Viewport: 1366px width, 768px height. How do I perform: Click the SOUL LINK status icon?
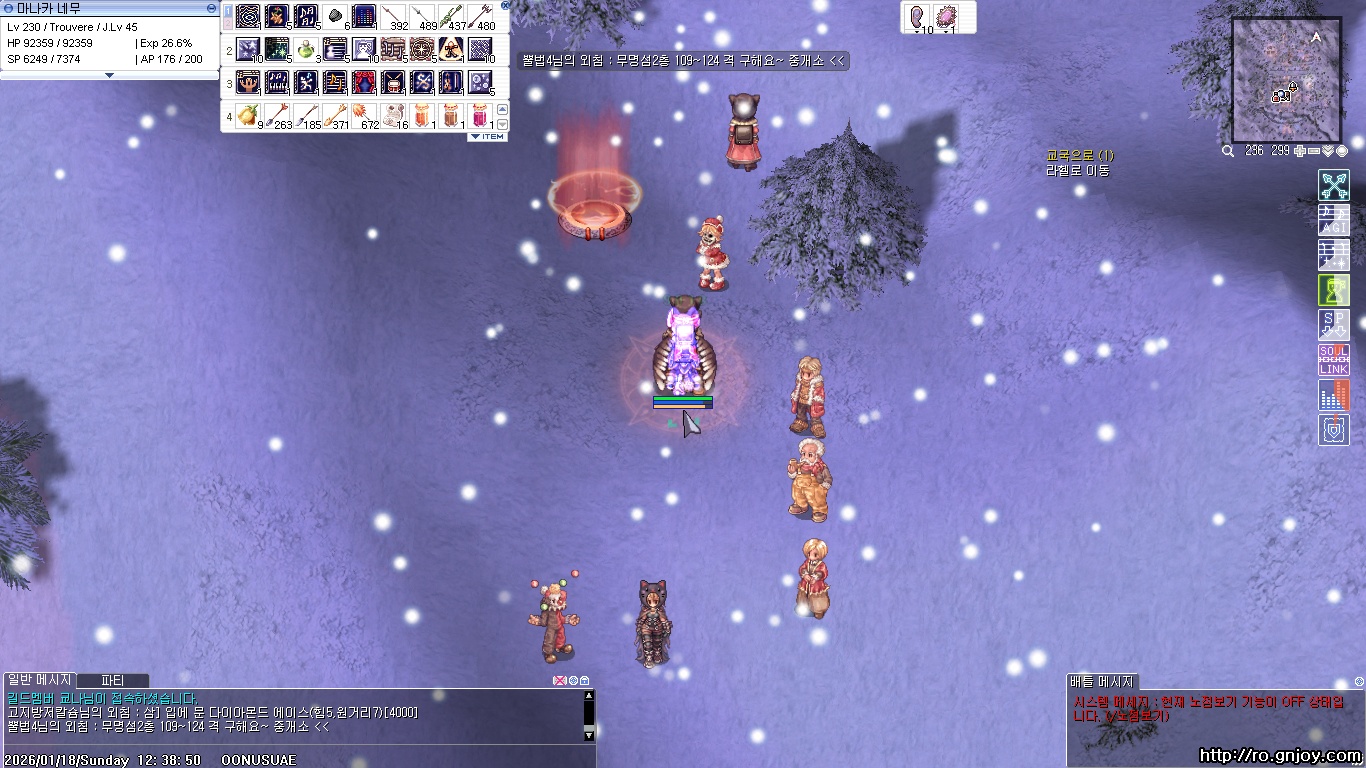(x=1333, y=360)
